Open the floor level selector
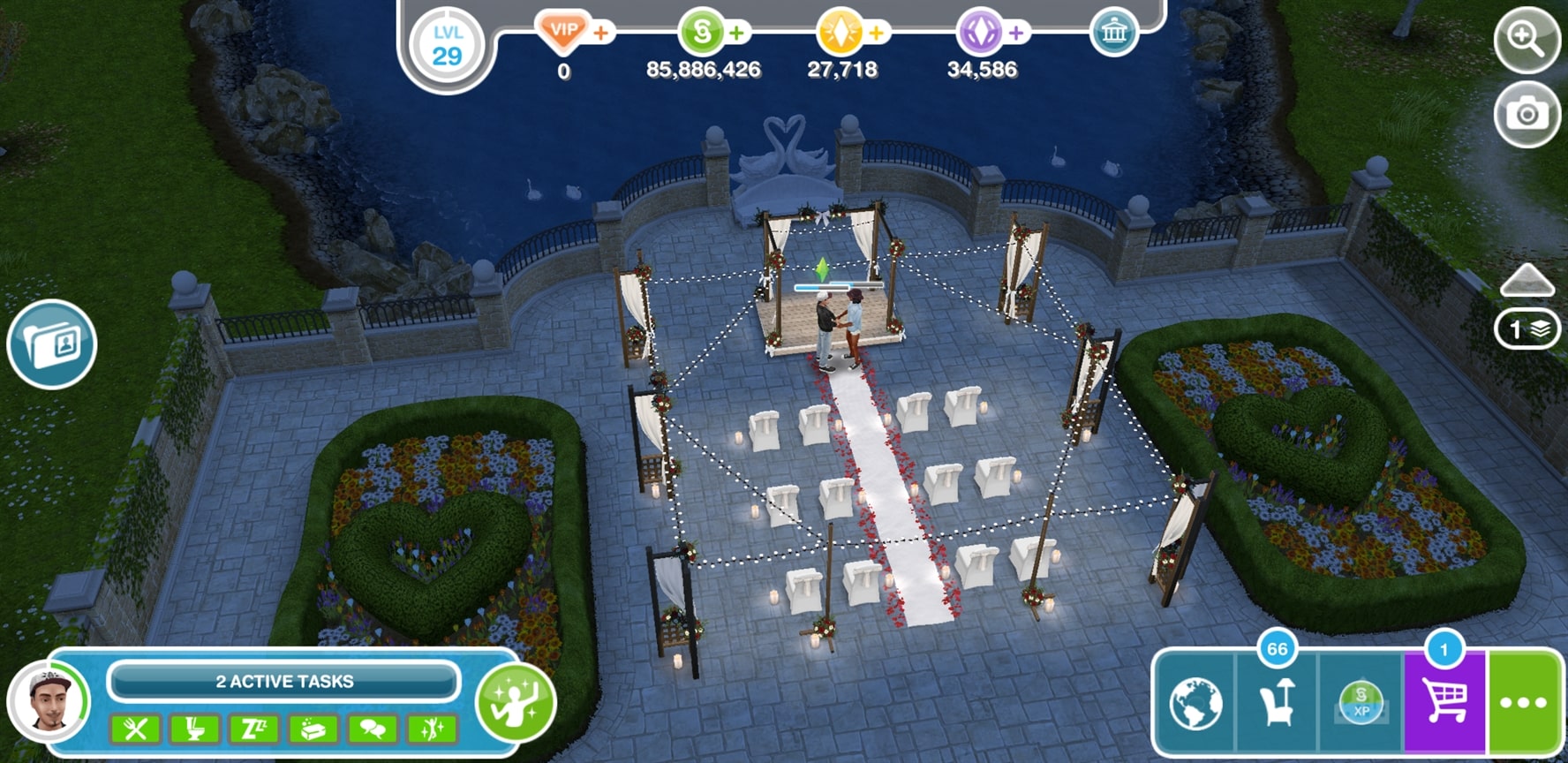 (x=1527, y=329)
